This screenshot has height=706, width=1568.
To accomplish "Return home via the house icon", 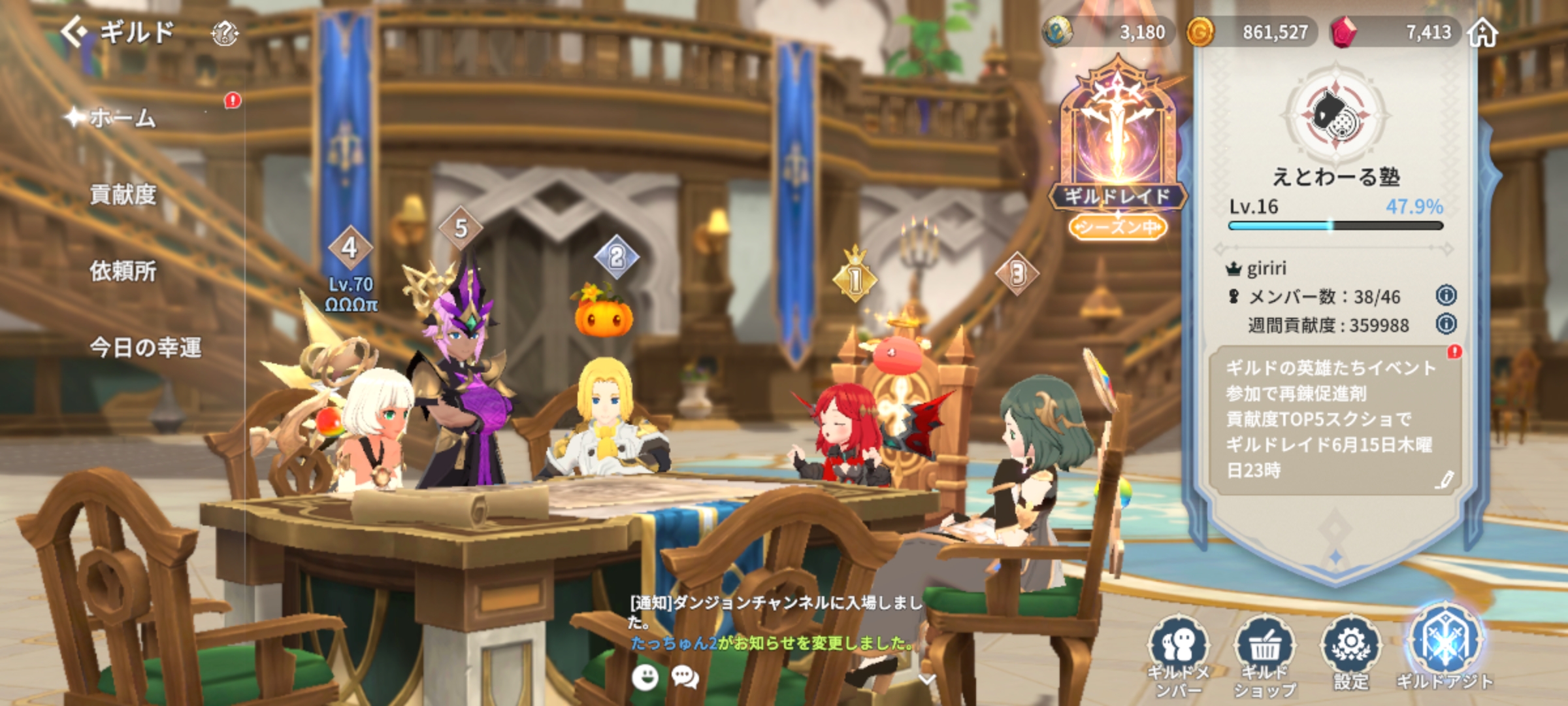I will 1483,32.
